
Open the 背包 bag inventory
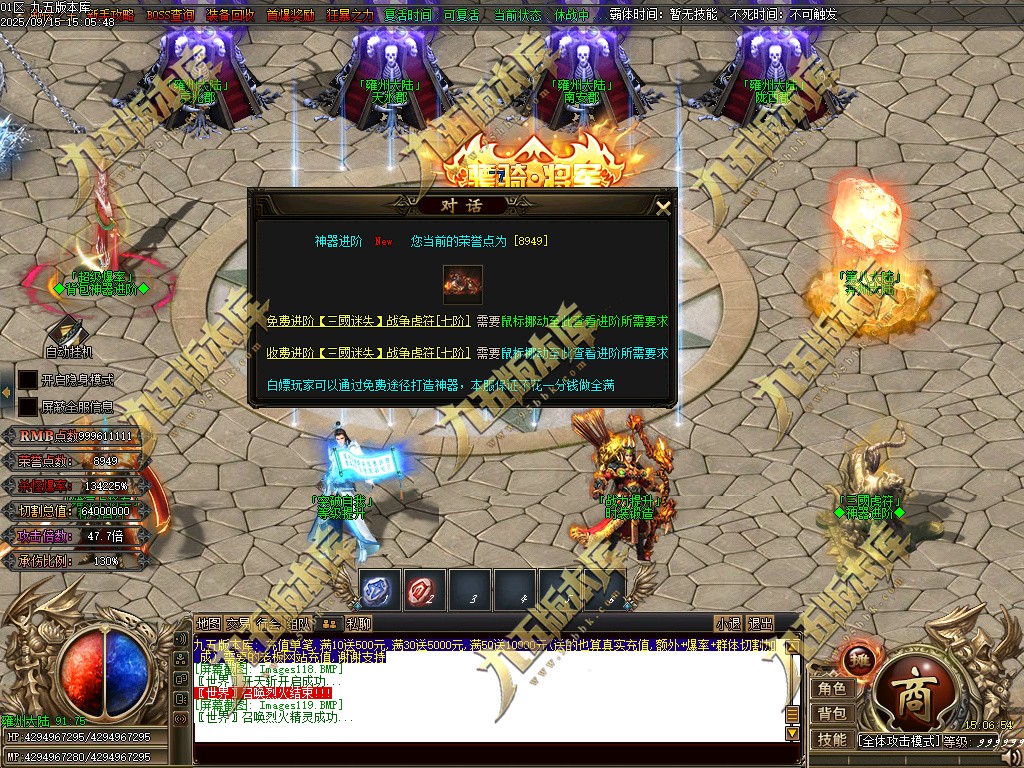(832, 714)
